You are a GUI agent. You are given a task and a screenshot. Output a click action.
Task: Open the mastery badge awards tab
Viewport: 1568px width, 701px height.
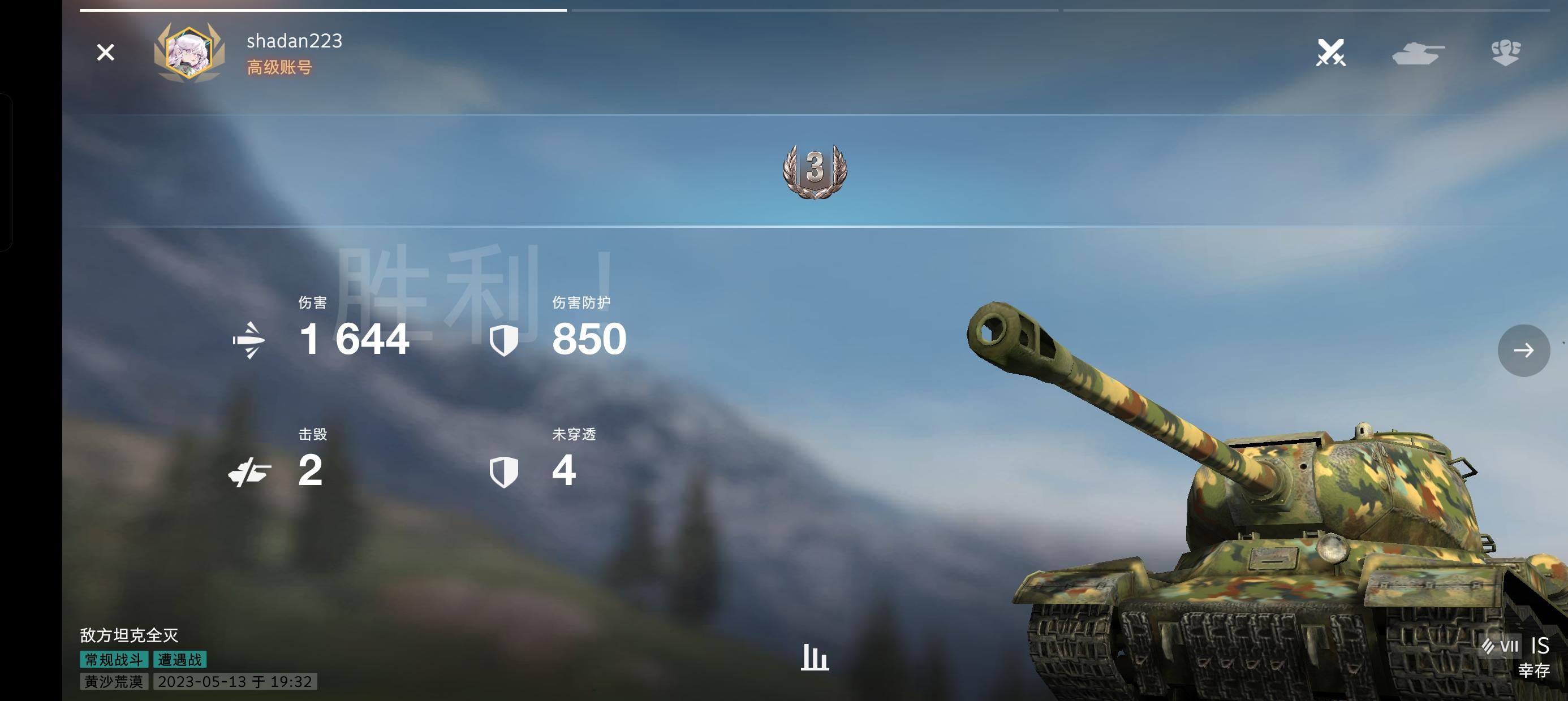coord(1505,53)
